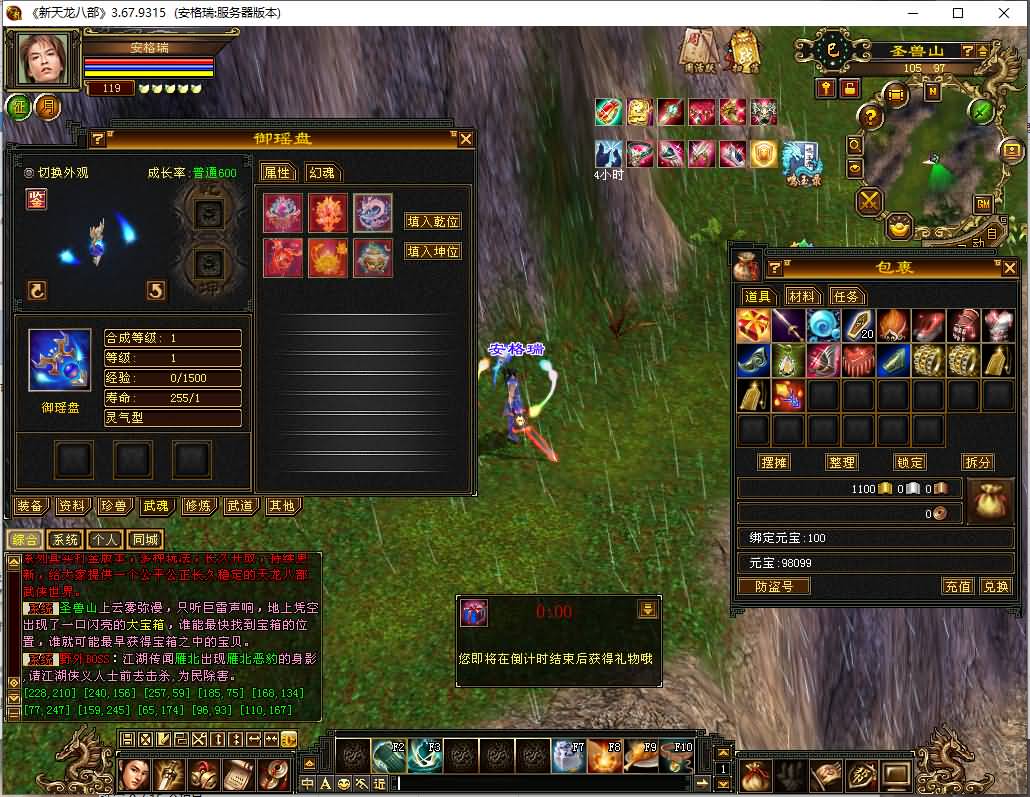1030x797 pixels.
Task: Click the 防盗号 button
Action: tap(773, 586)
